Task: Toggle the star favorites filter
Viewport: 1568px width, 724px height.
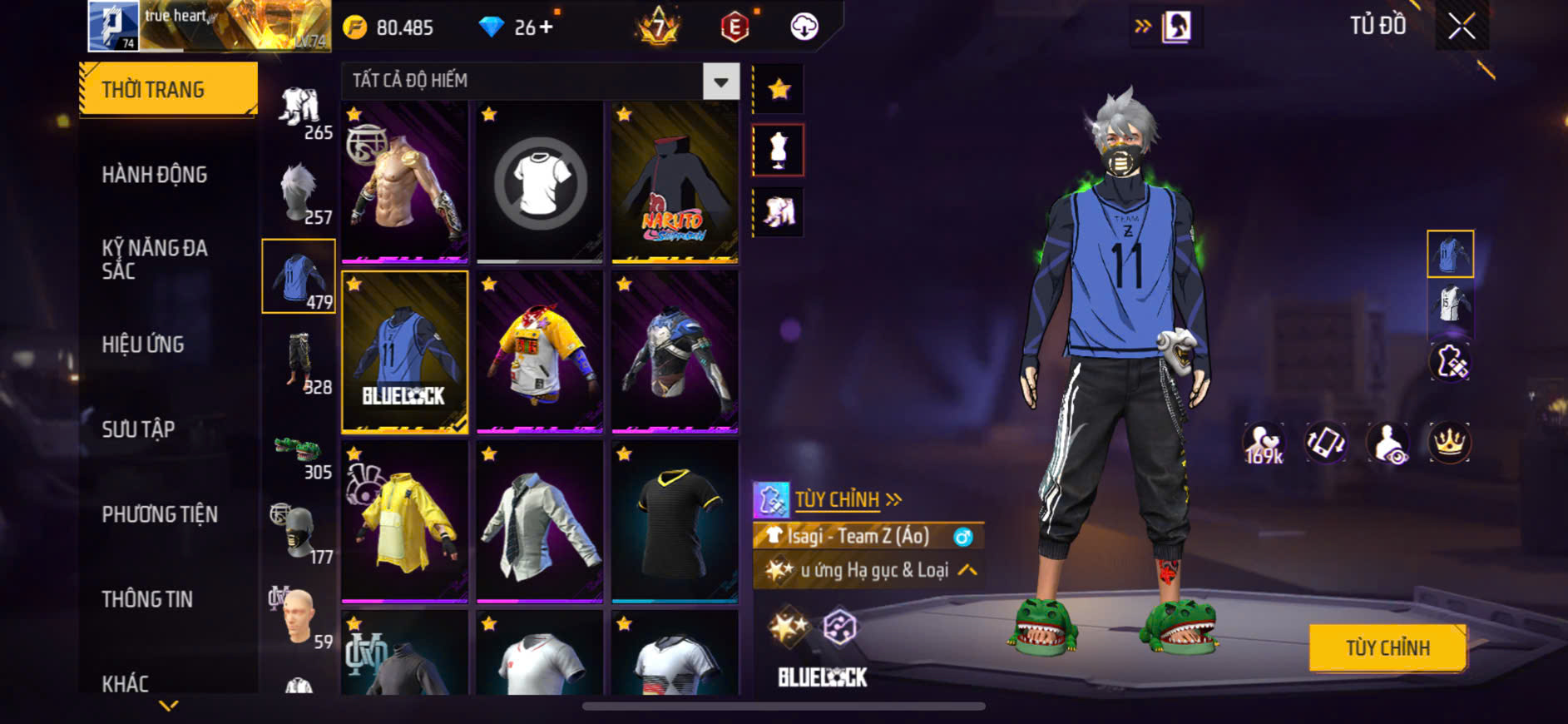Action: 779,89
